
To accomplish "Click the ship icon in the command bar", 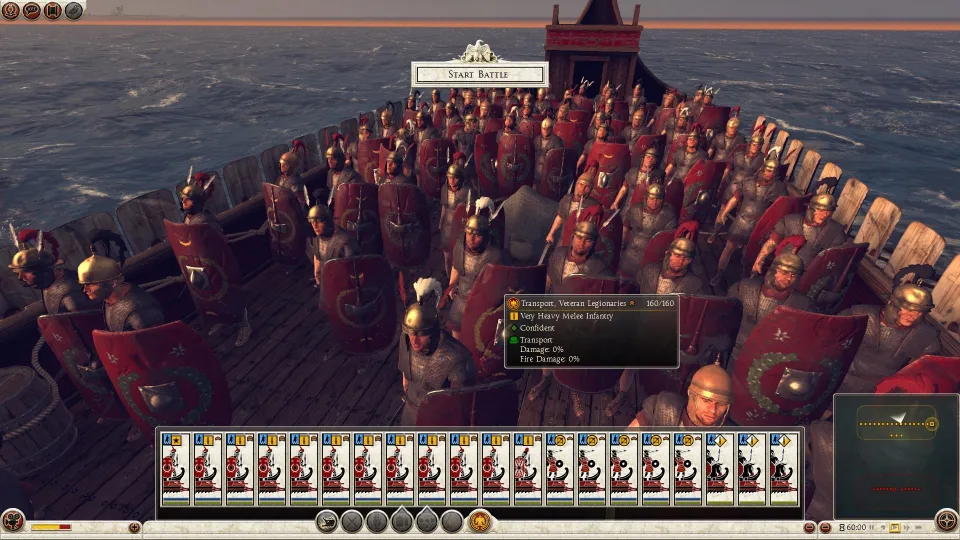I will point(327,521).
